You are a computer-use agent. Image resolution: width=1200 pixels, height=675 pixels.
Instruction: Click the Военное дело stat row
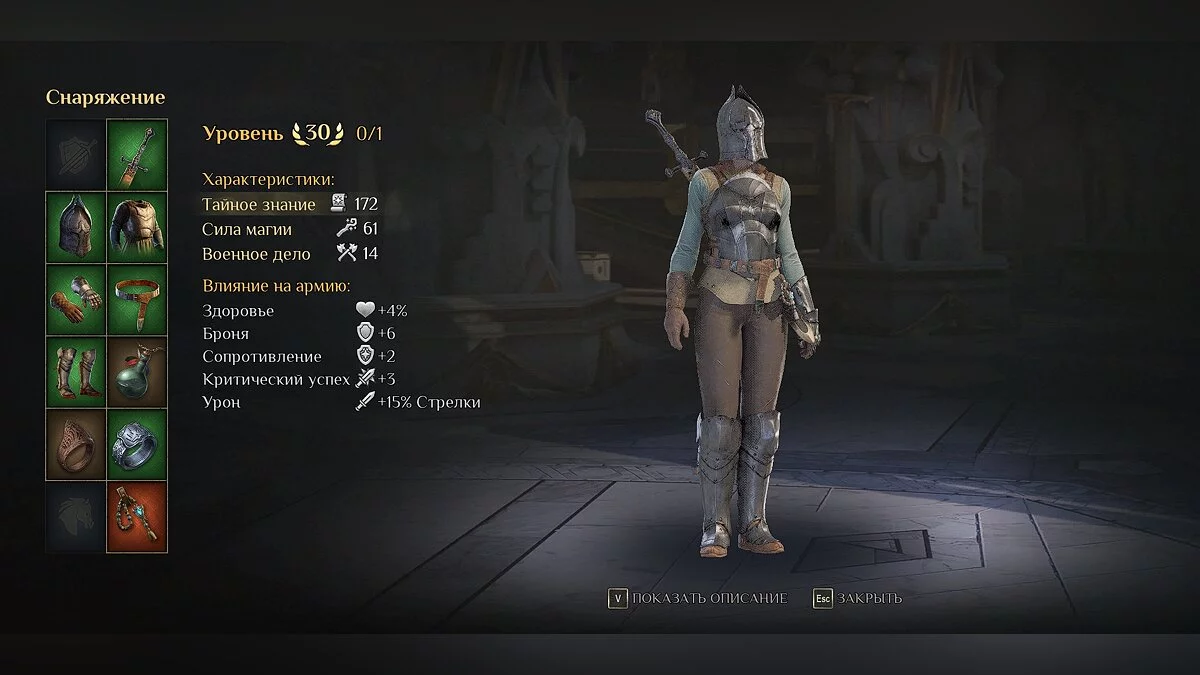point(289,254)
